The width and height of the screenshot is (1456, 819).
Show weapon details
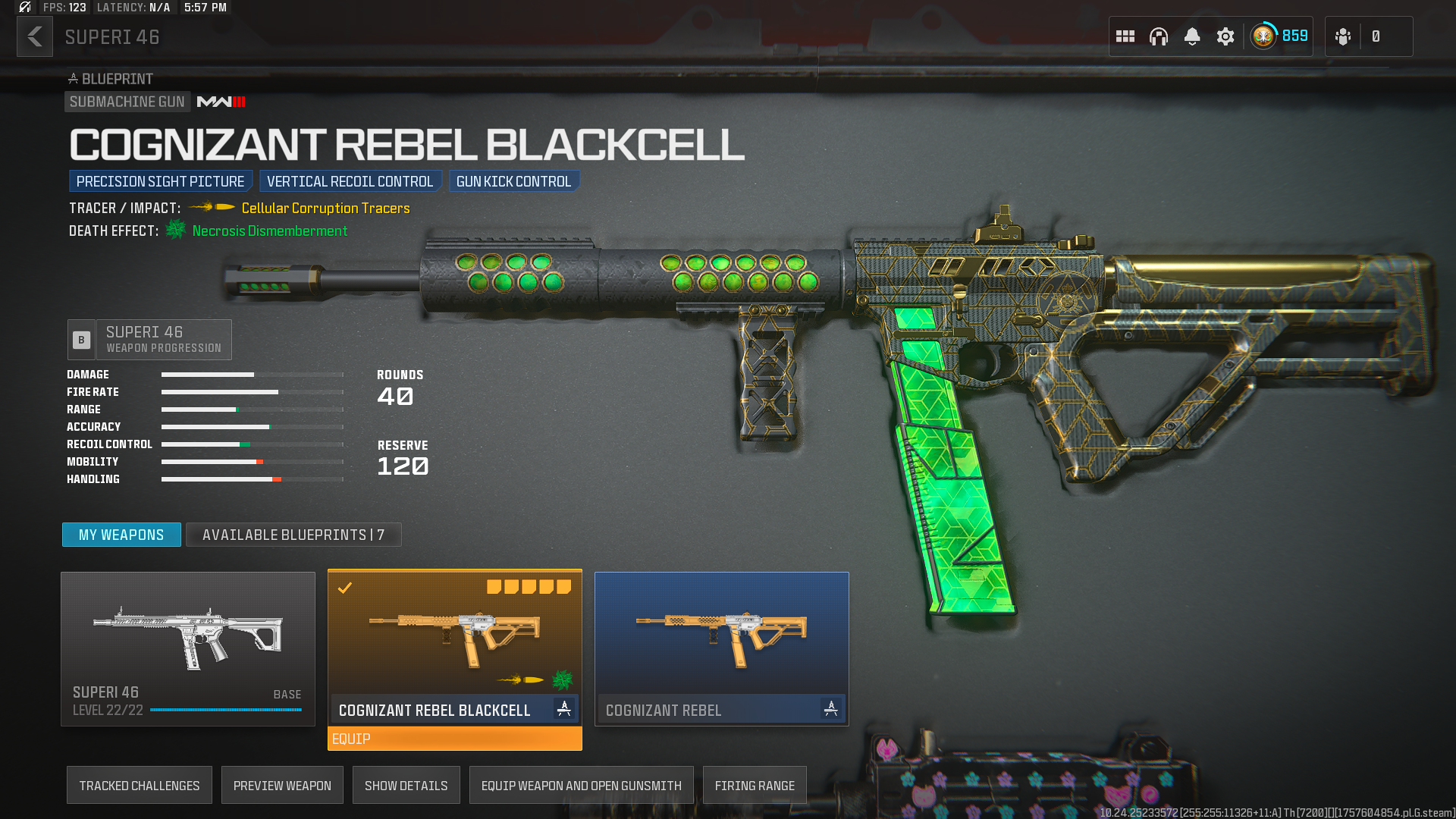(x=406, y=786)
